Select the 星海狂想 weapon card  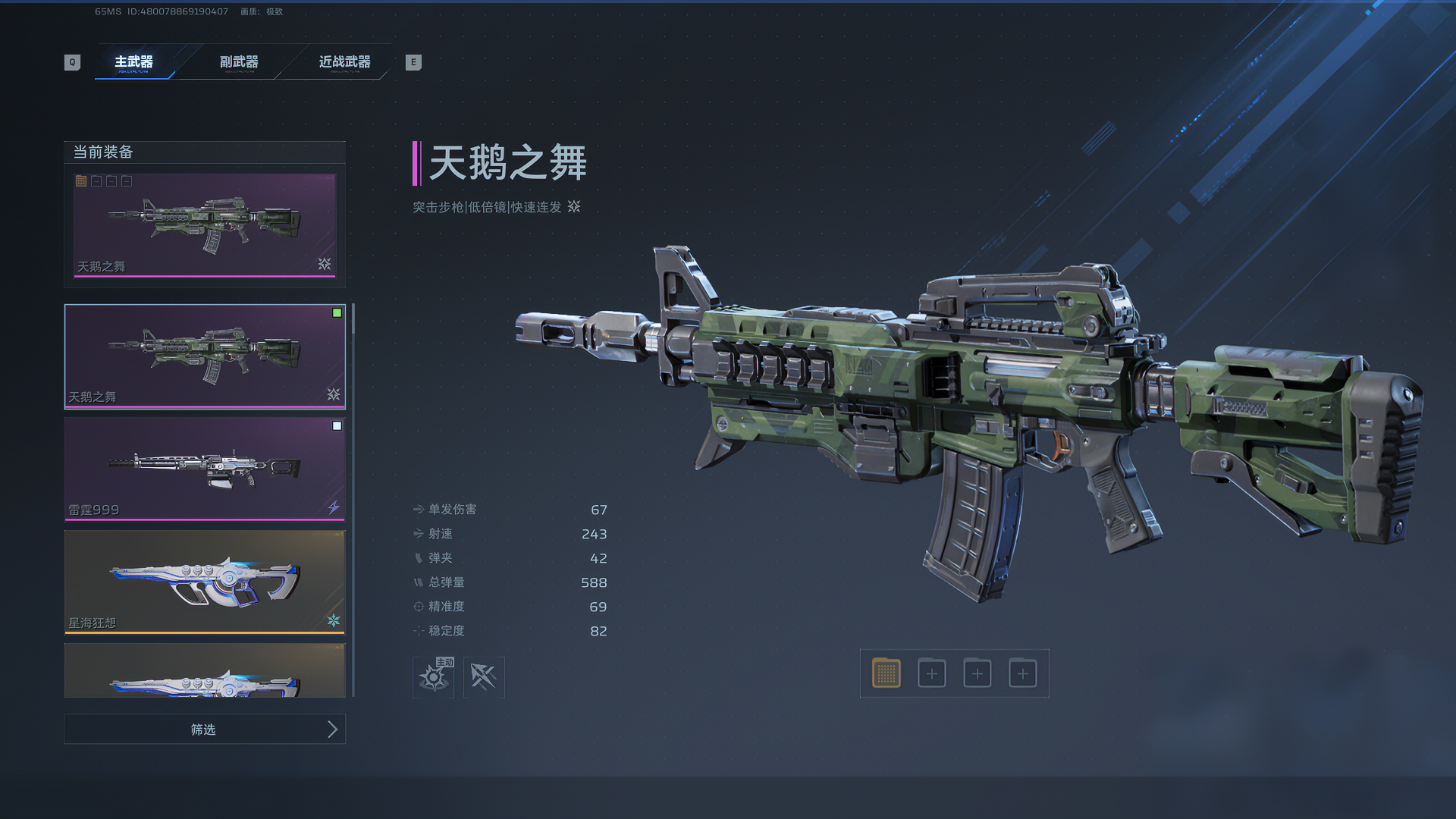pos(205,582)
